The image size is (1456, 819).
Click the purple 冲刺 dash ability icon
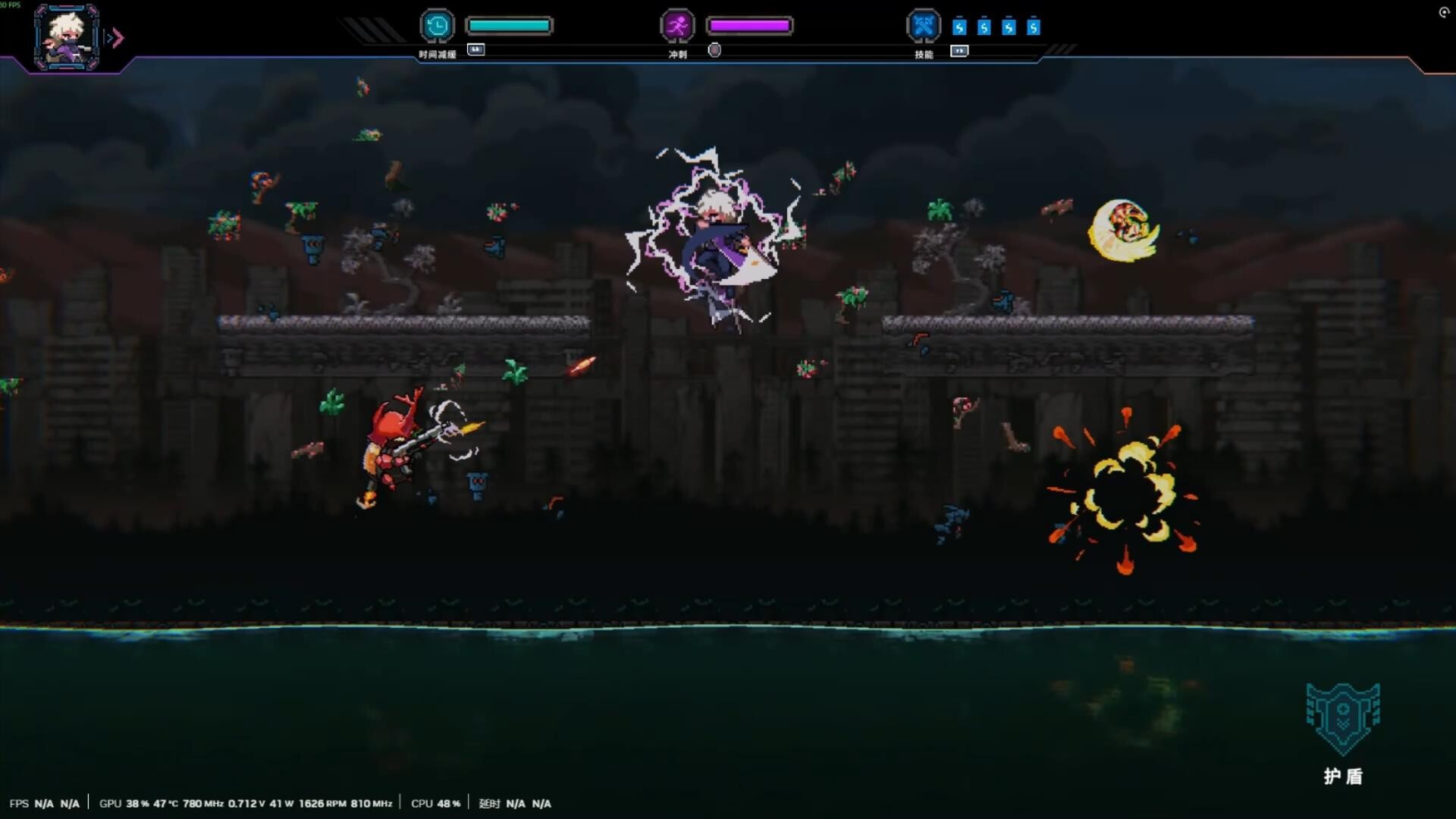point(677,25)
